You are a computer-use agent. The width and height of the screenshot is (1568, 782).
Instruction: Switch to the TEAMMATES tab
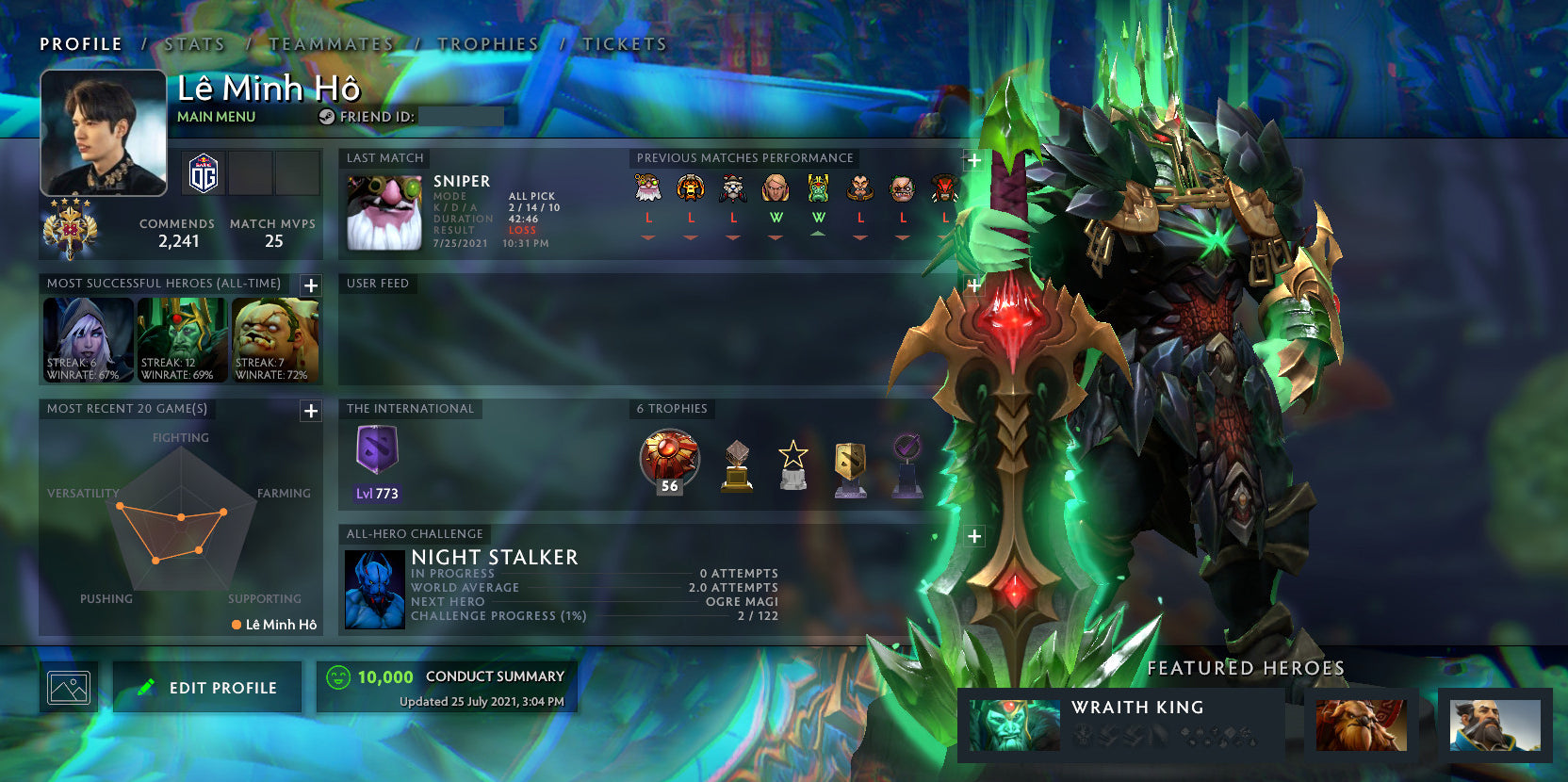click(x=332, y=43)
